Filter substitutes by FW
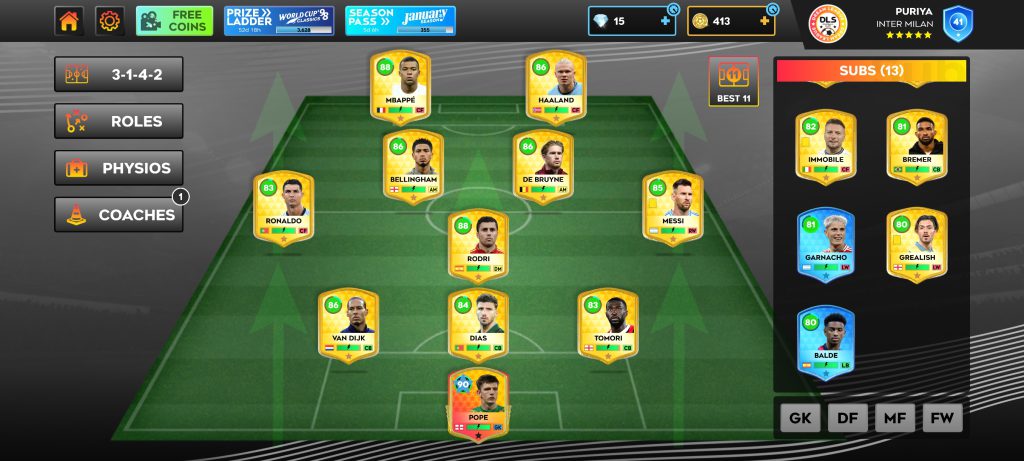This screenshot has height=461, width=1024. tap(942, 418)
